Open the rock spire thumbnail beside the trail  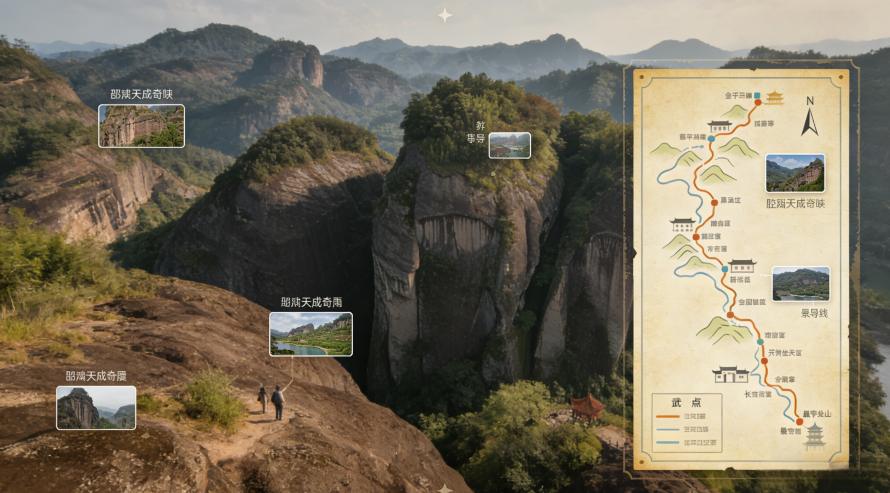pyautogui.click(x=95, y=408)
